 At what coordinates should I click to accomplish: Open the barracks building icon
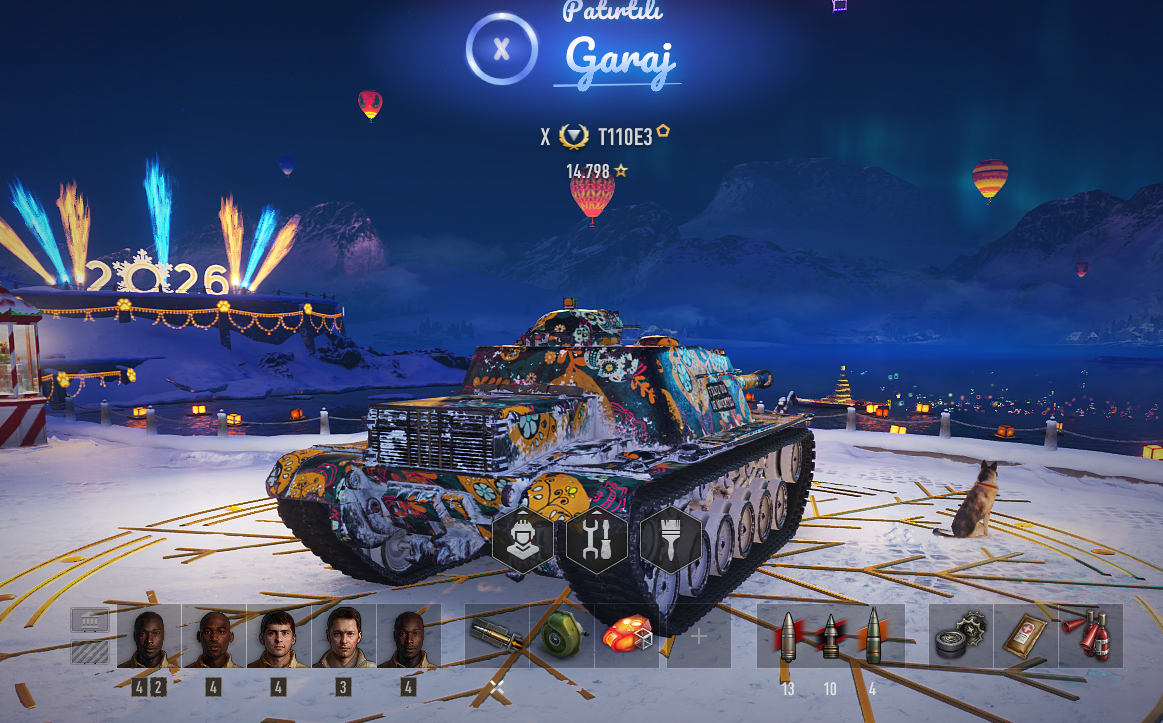click(89, 621)
